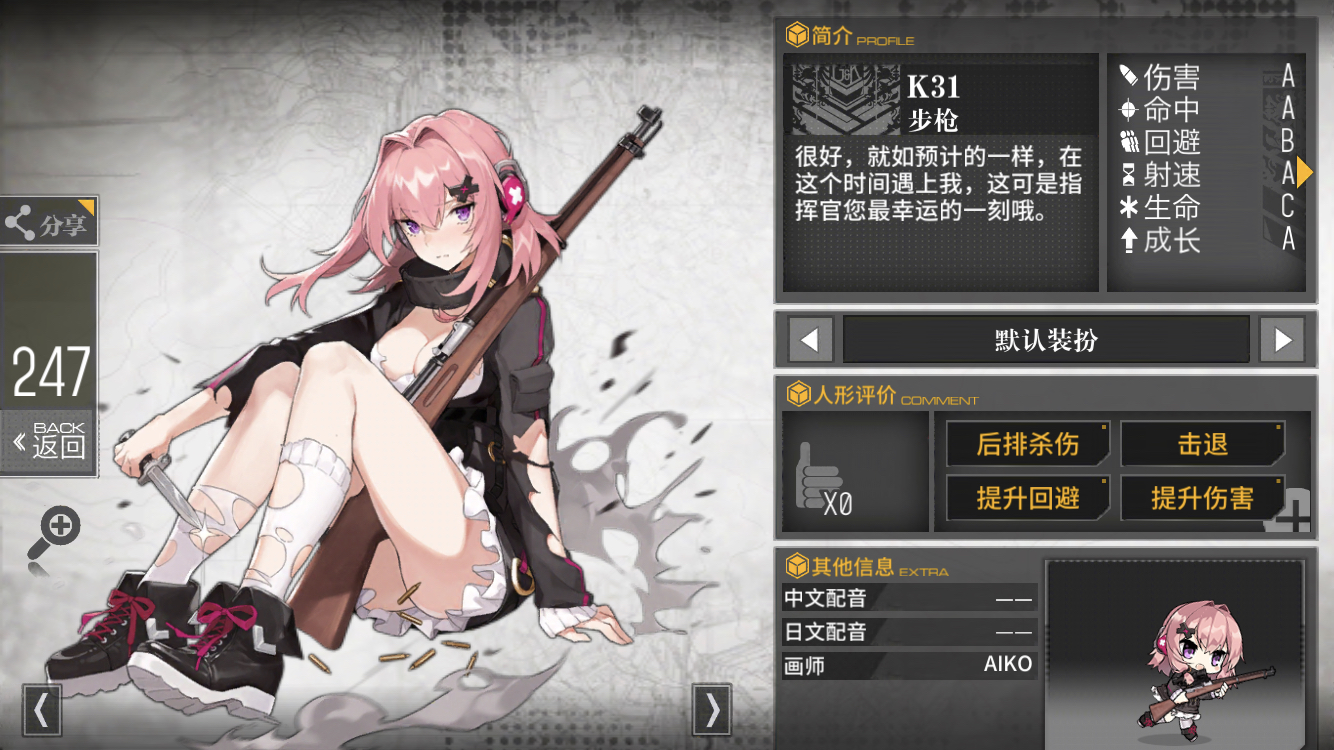Select the 后排杀伤 comment tag
This screenshot has width=1334, height=750.
[1028, 443]
